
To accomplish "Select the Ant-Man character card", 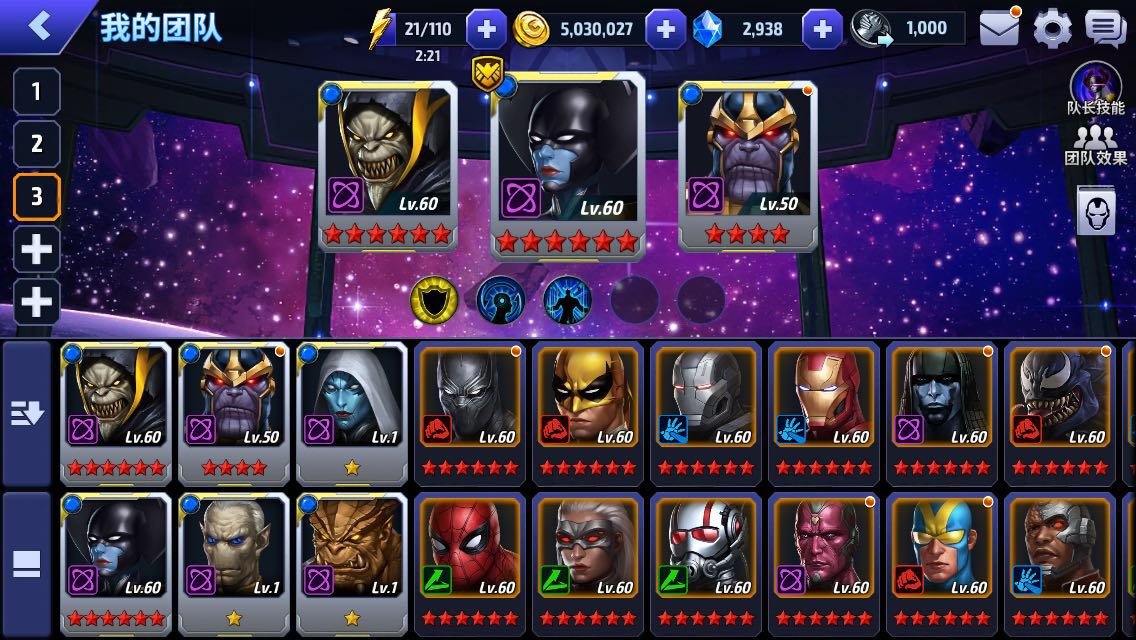I will 706,562.
